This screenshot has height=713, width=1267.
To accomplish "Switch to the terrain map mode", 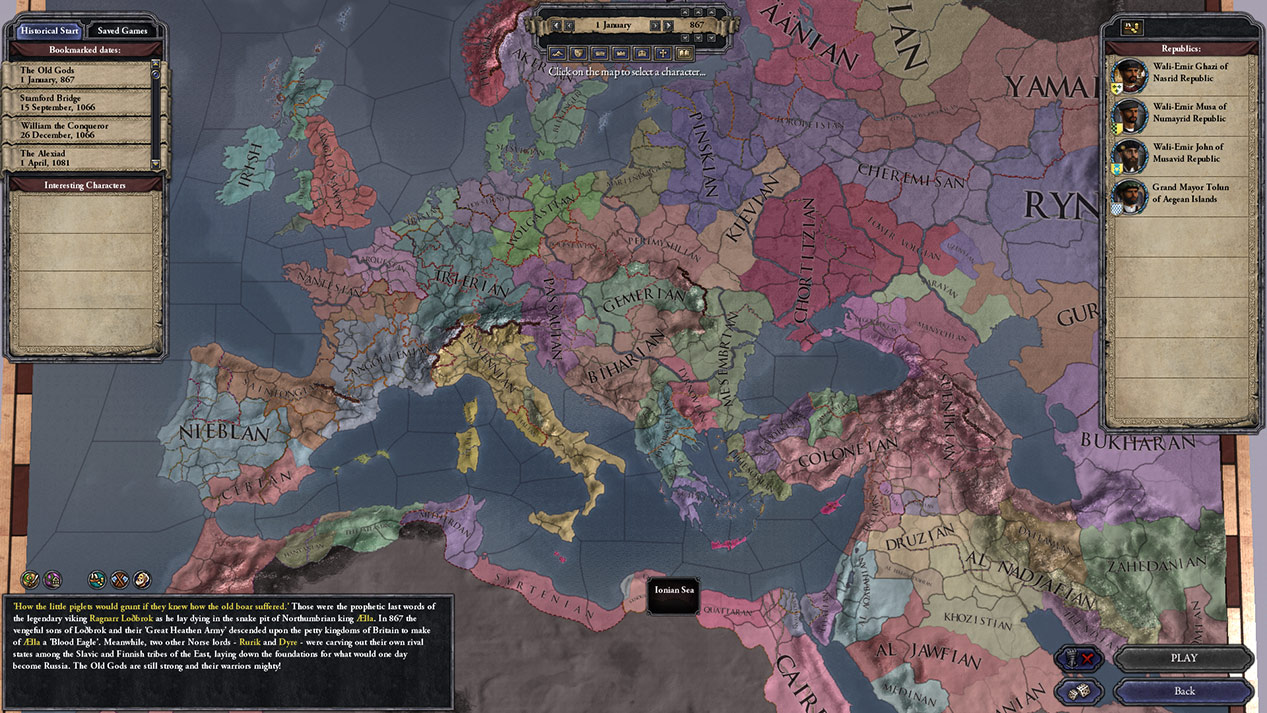I will click(x=556, y=53).
